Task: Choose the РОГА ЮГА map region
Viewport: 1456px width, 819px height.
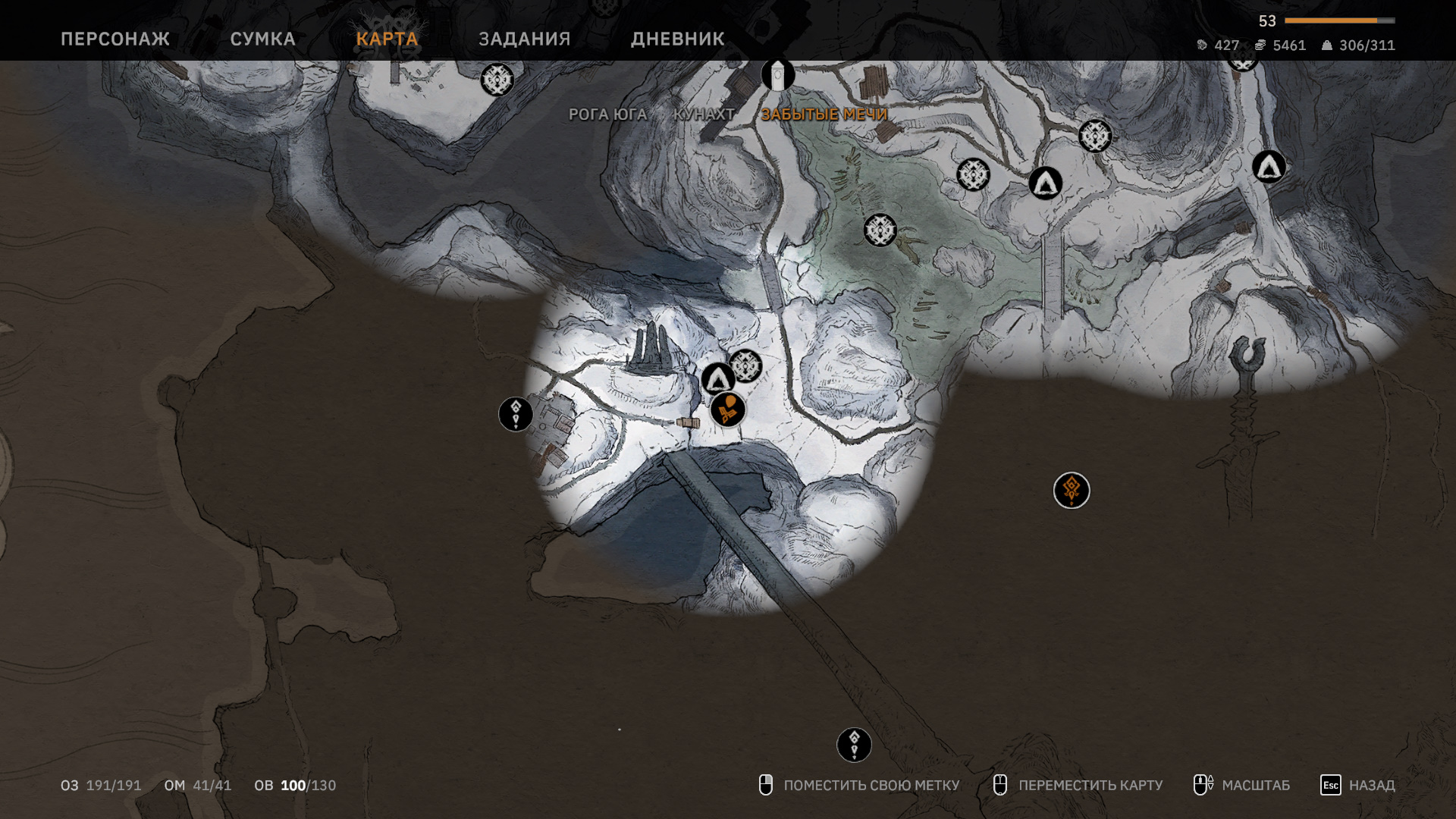Action: 607,115
